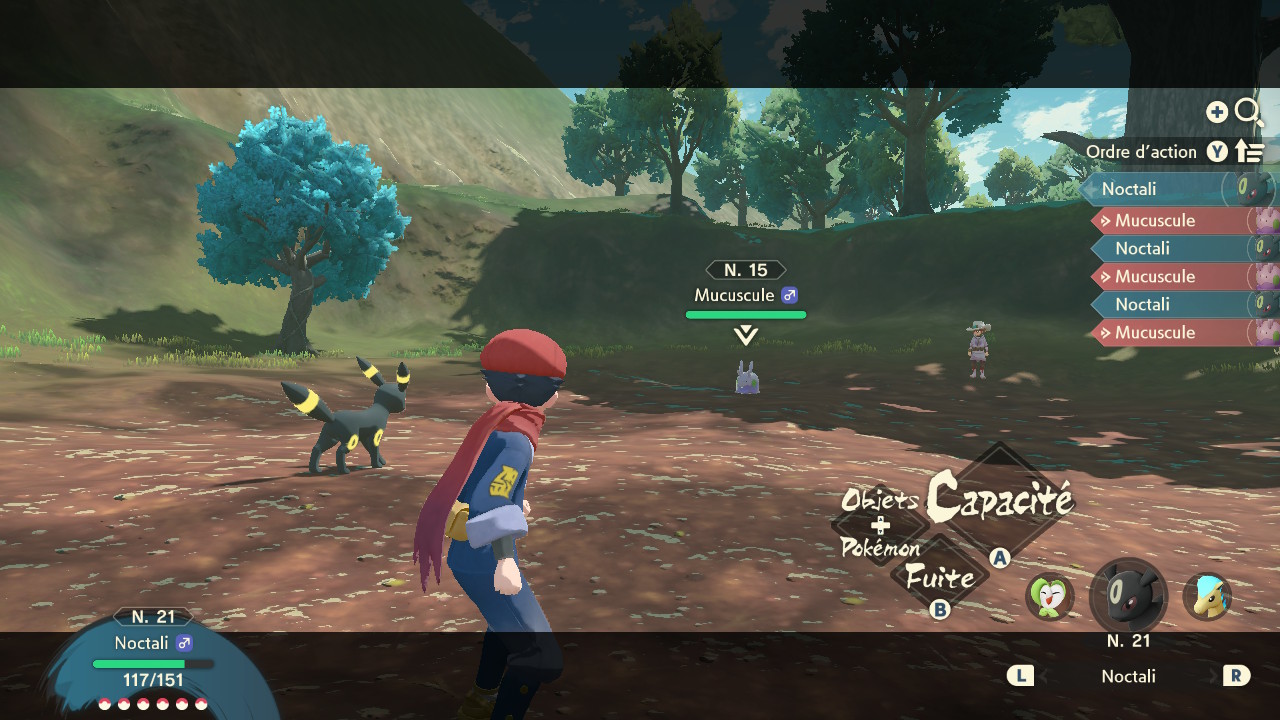Click the magnifying glass inspect icon
The width and height of the screenshot is (1280, 720).
1248,112
